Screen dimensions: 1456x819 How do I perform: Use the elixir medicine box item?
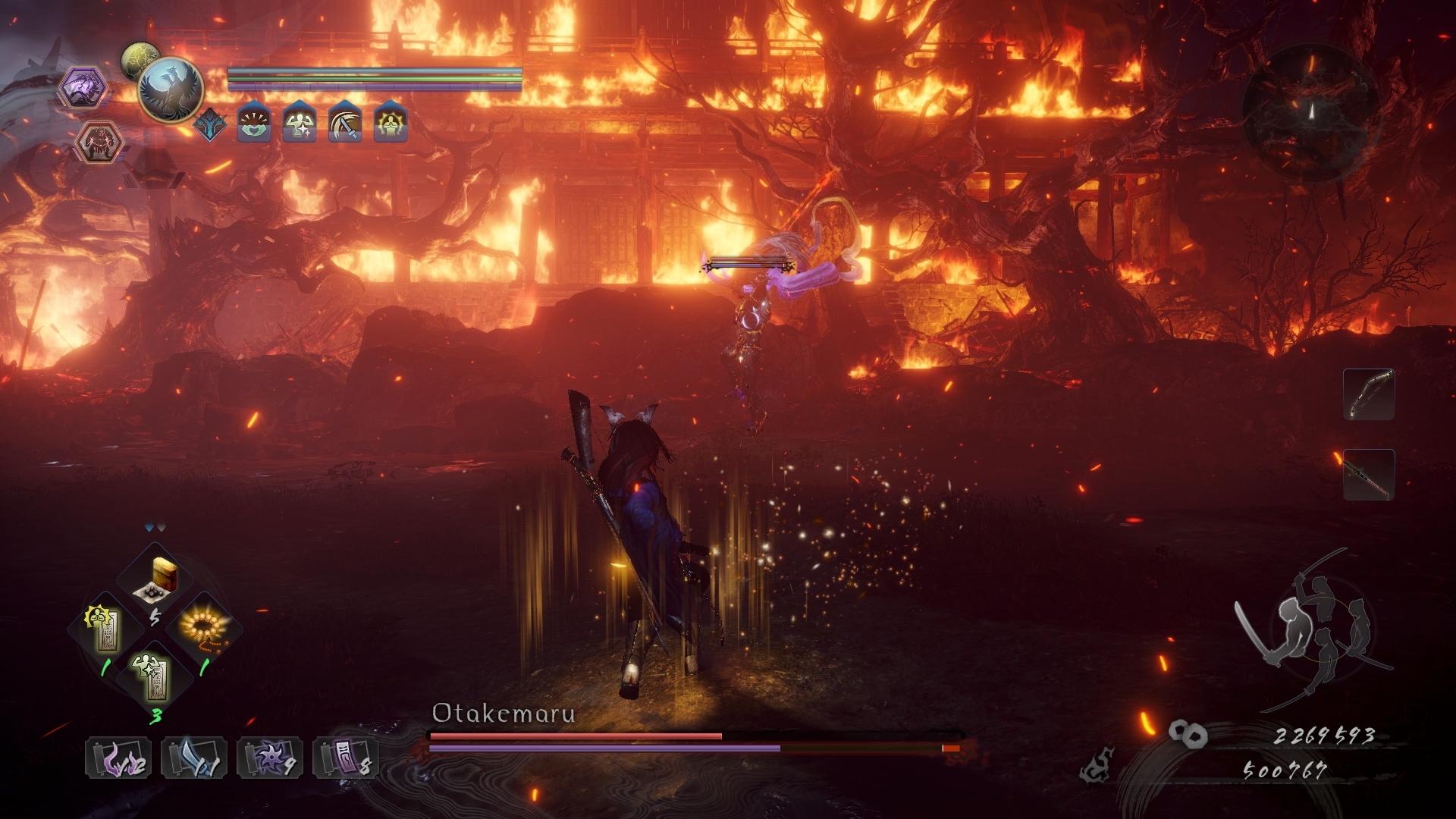coord(155,580)
